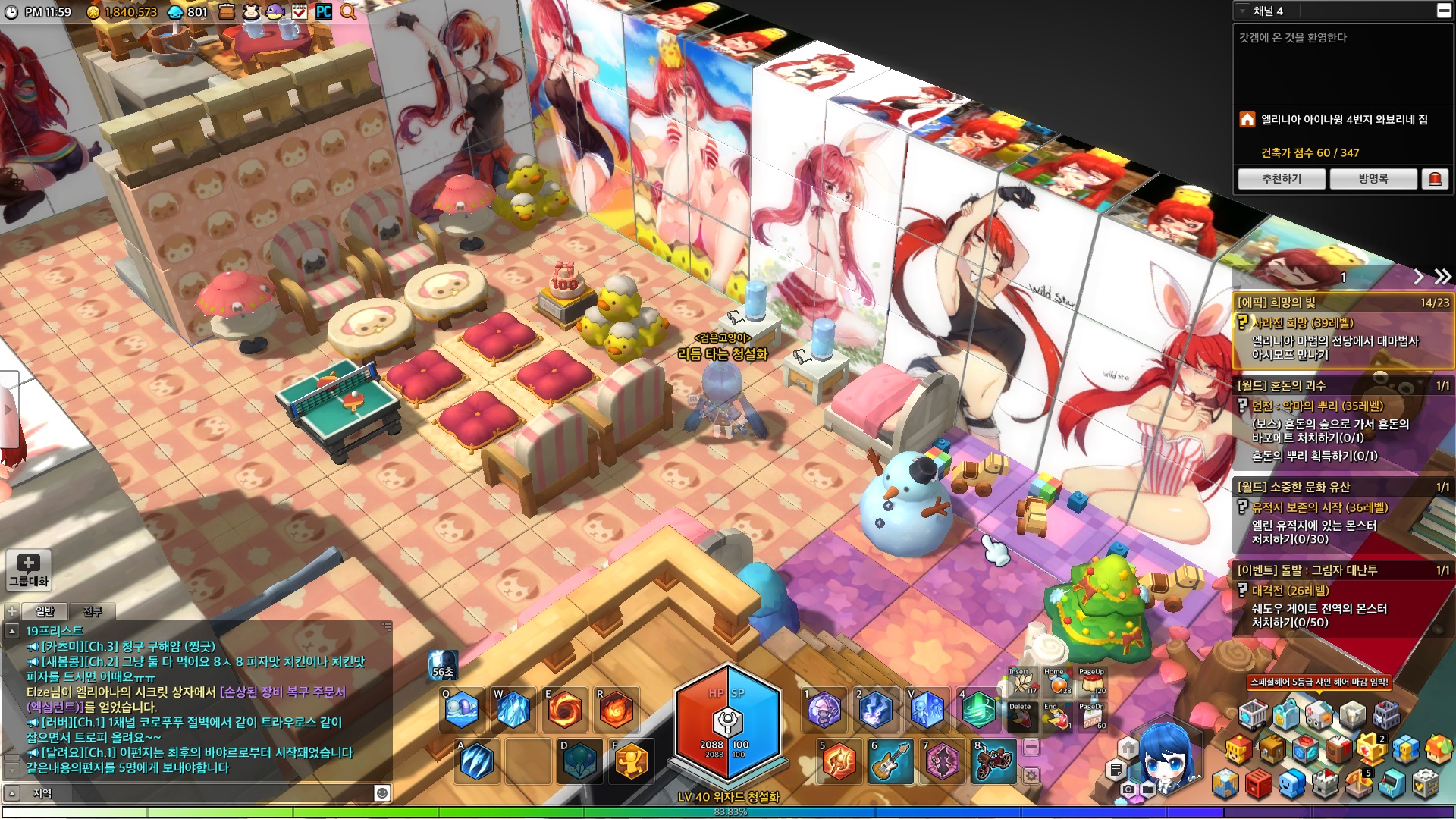Image resolution: width=1456 pixels, height=819 pixels.
Task: Click the 추천하기 recommend button
Action: [x=1281, y=179]
